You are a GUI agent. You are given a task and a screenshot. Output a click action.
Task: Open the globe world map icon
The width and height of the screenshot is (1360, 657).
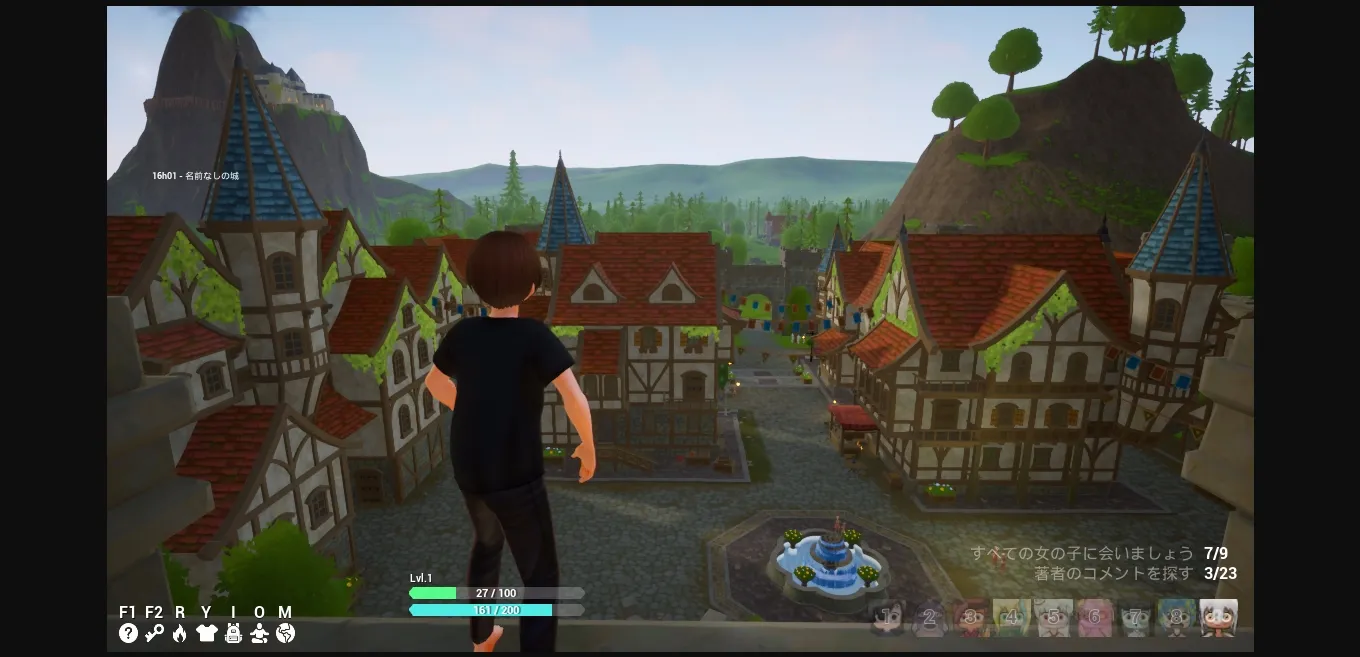(286, 633)
